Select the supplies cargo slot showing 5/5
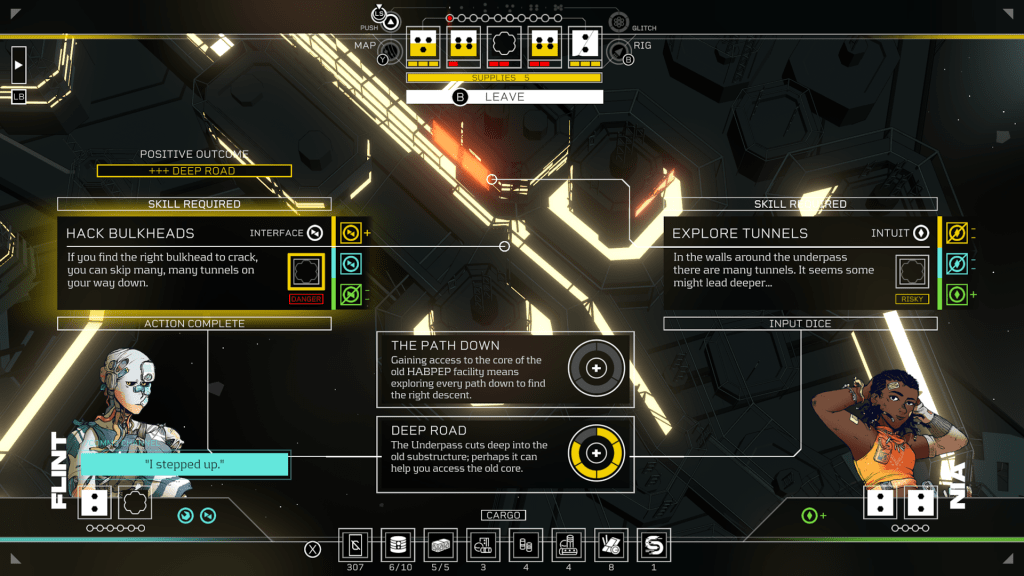The width and height of the screenshot is (1024, 576). 441,545
